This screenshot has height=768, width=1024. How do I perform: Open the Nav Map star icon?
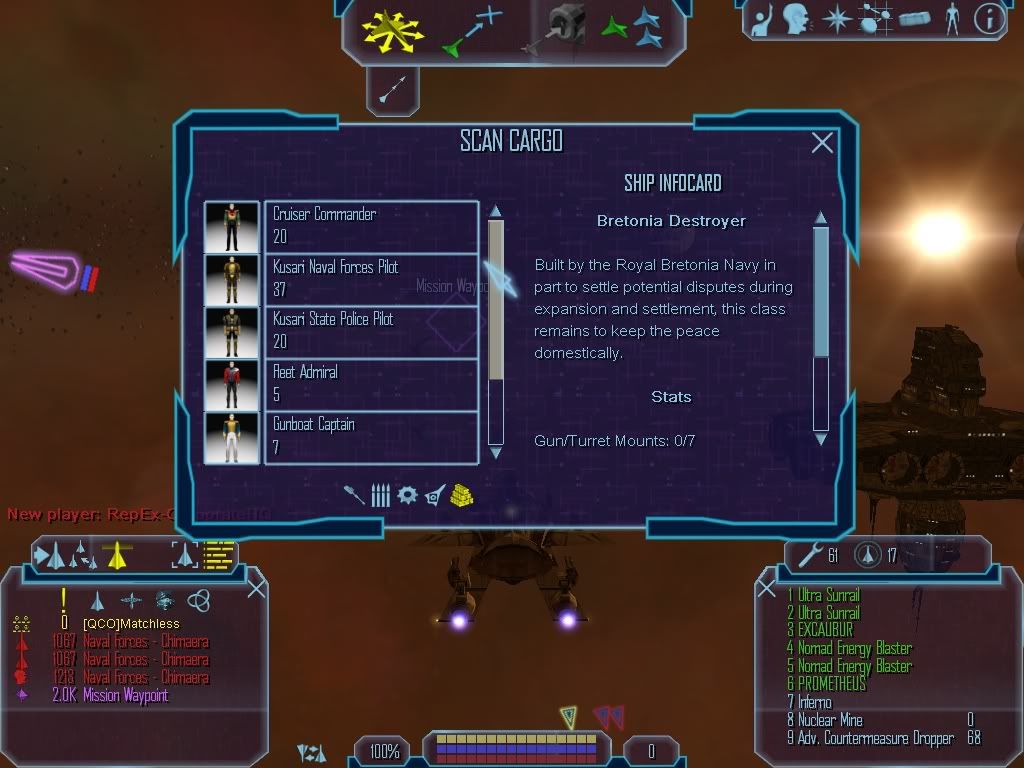835,19
